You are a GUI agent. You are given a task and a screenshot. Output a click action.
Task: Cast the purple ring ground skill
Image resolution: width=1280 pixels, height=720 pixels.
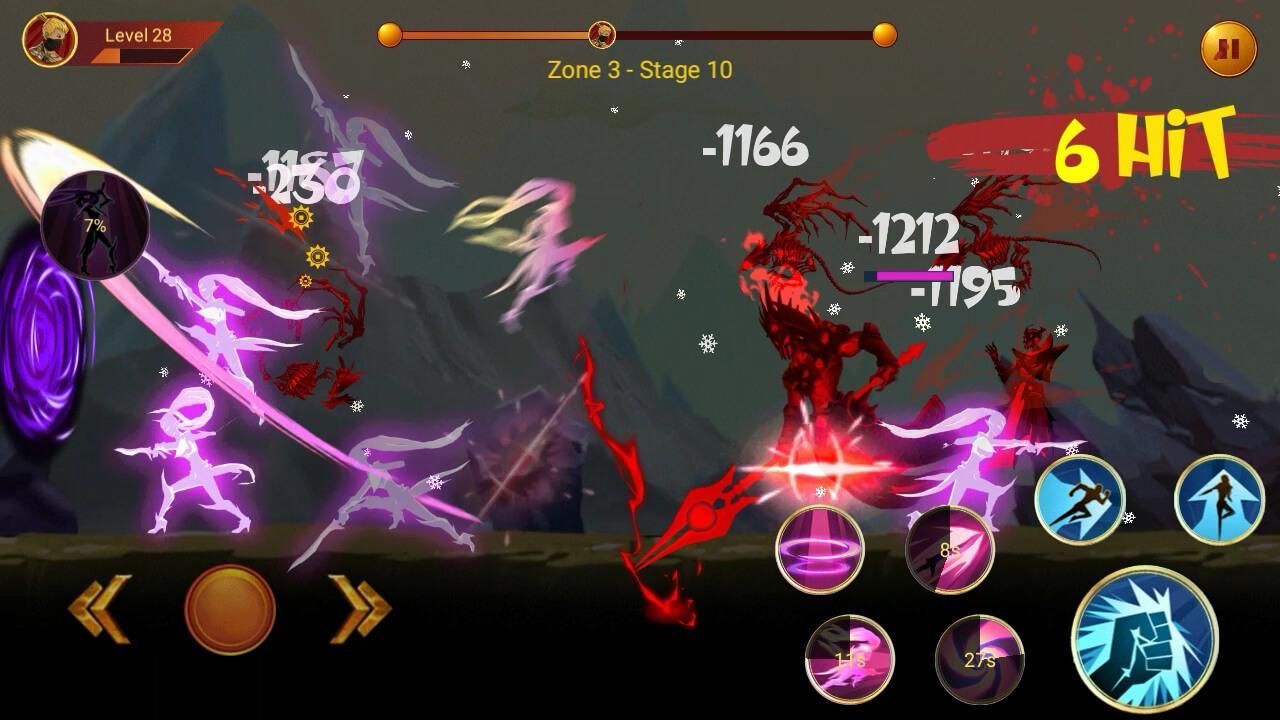pos(820,550)
